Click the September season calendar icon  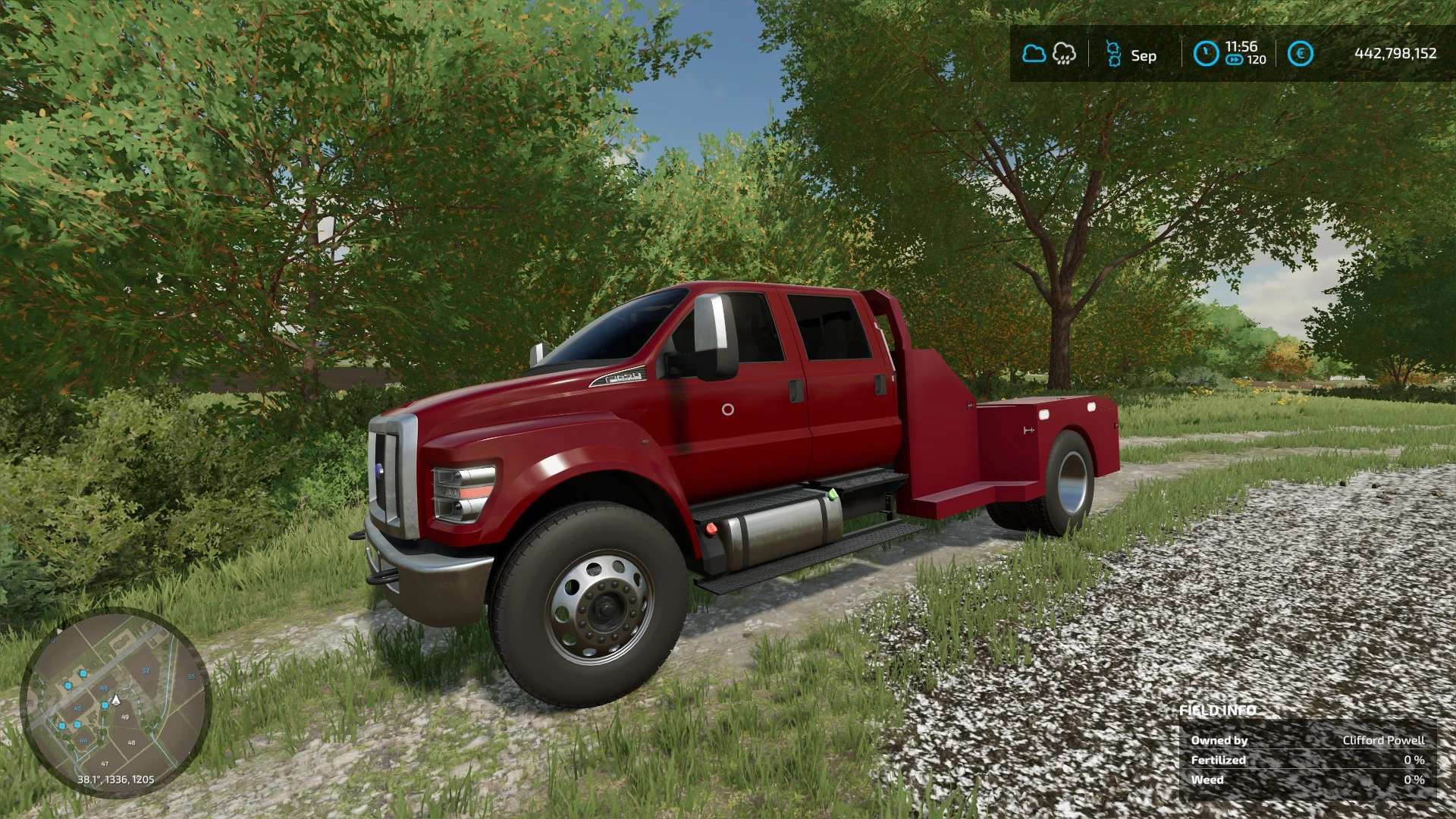[1113, 54]
